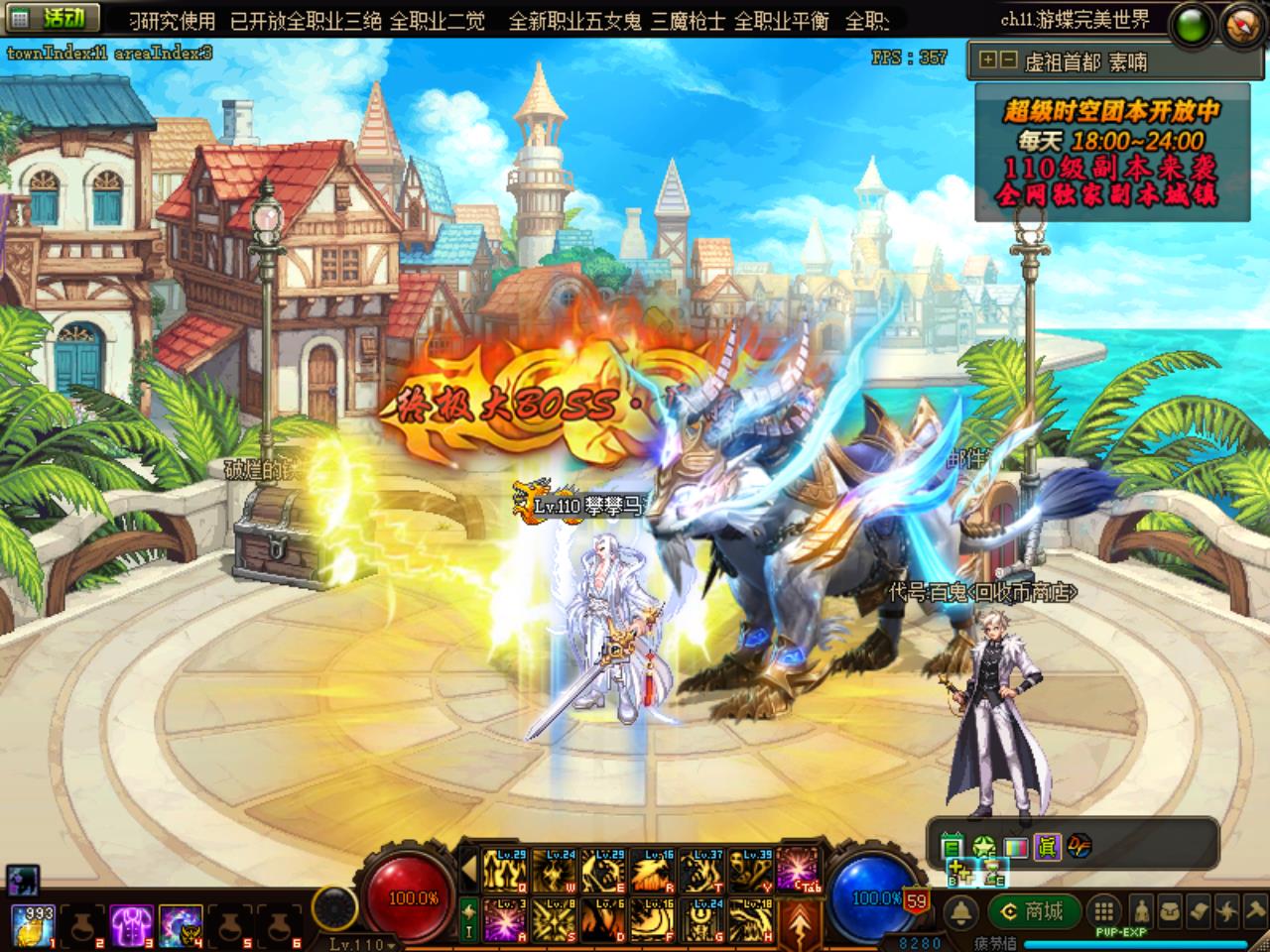
Task: Open the character info silhouette icon
Action: [1142, 911]
